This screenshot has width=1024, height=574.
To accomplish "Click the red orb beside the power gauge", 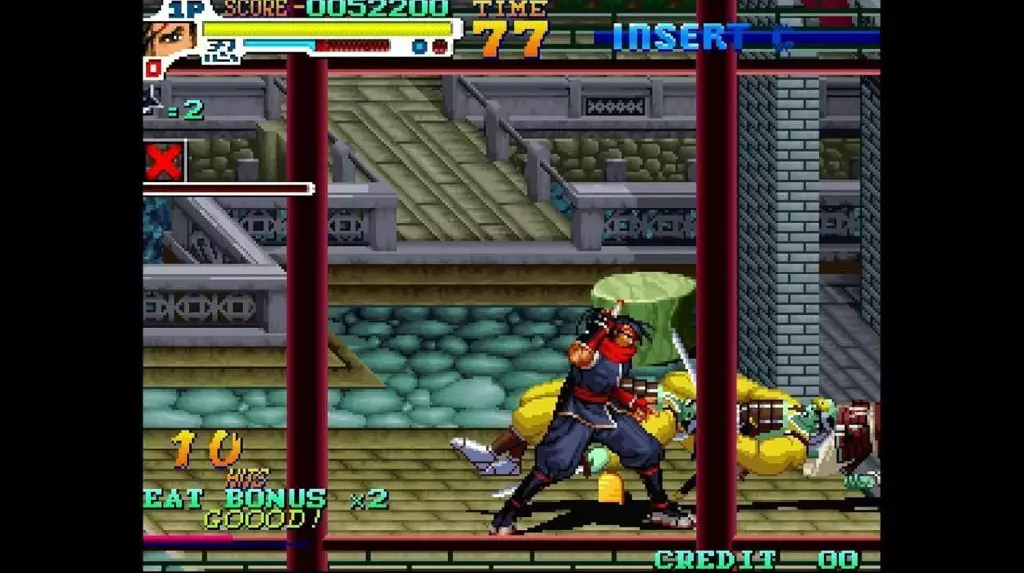I will [x=440, y=46].
